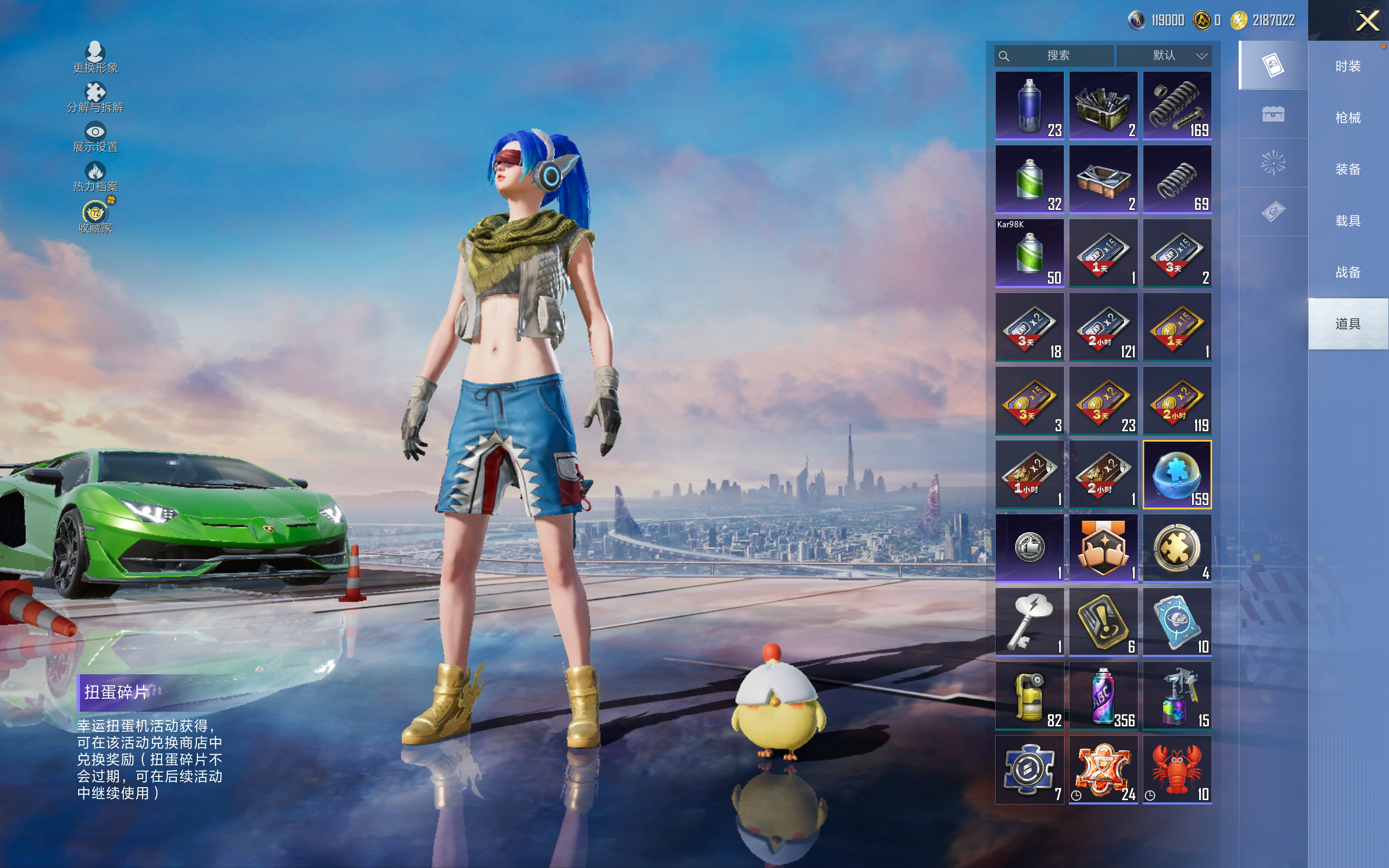Open the 枪械 category
Viewport: 1389px width, 868px height.
coord(1348,118)
